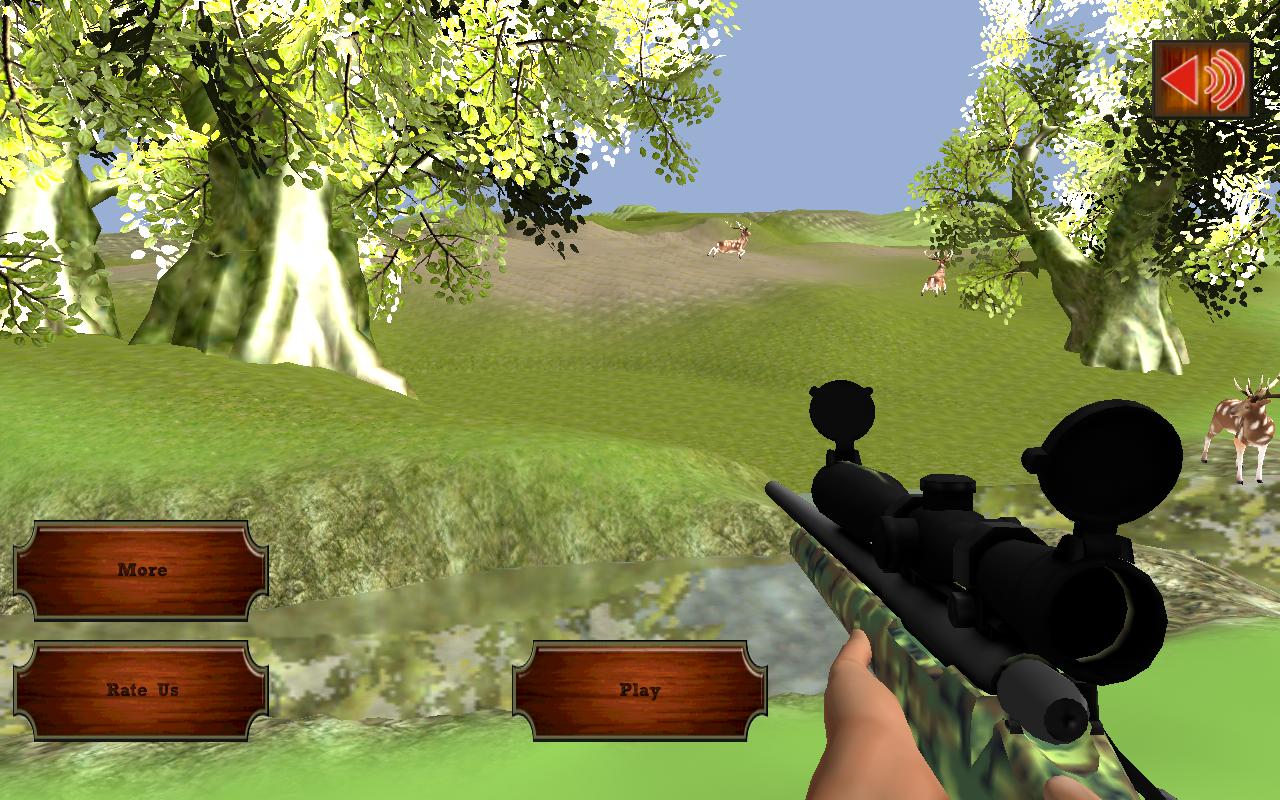
Task: Click the red speaker icon
Action: tap(1205, 77)
